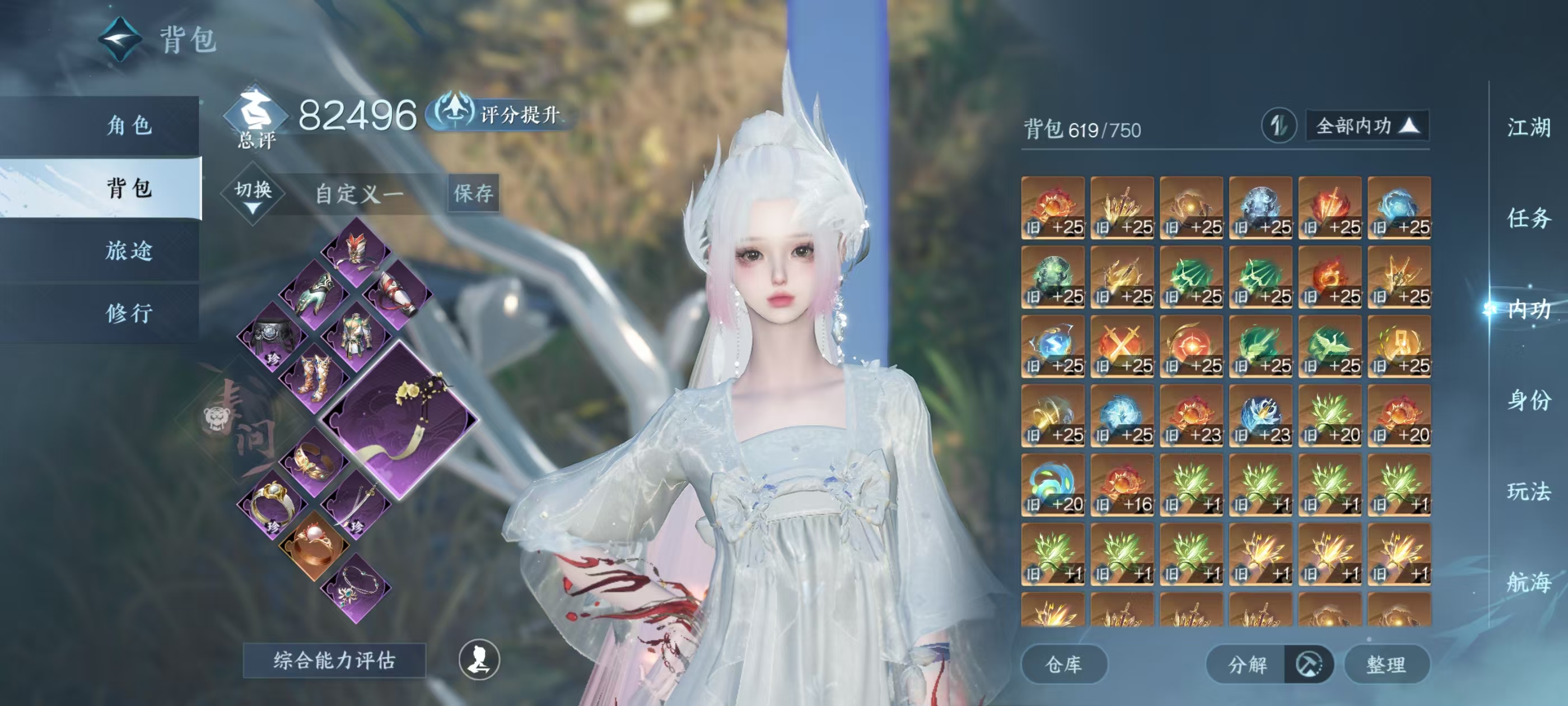This screenshot has height=706, width=1568.
Task: Sort the bag with 整理
Action: coord(1386,665)
